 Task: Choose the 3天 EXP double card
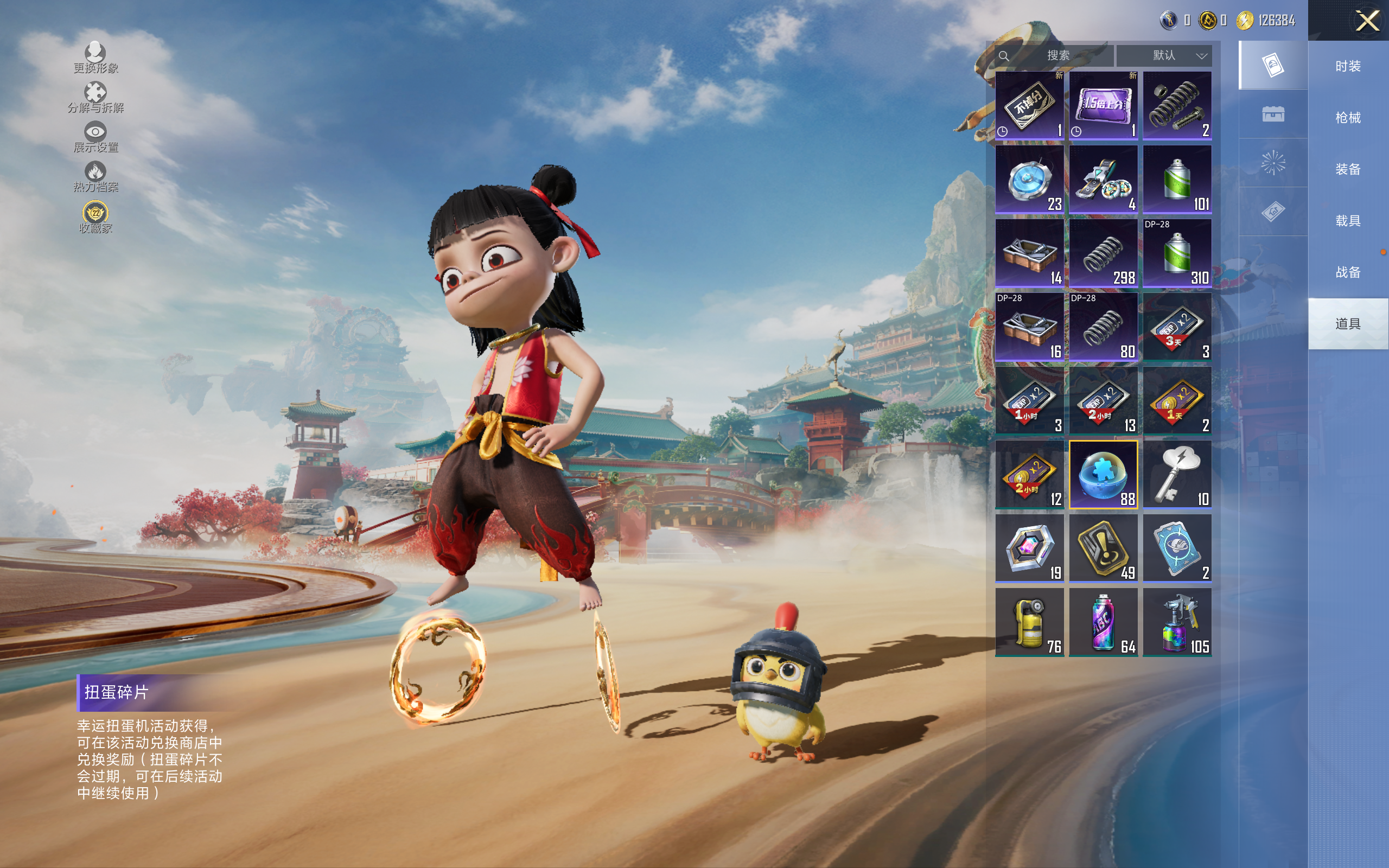coord(1177,327)
